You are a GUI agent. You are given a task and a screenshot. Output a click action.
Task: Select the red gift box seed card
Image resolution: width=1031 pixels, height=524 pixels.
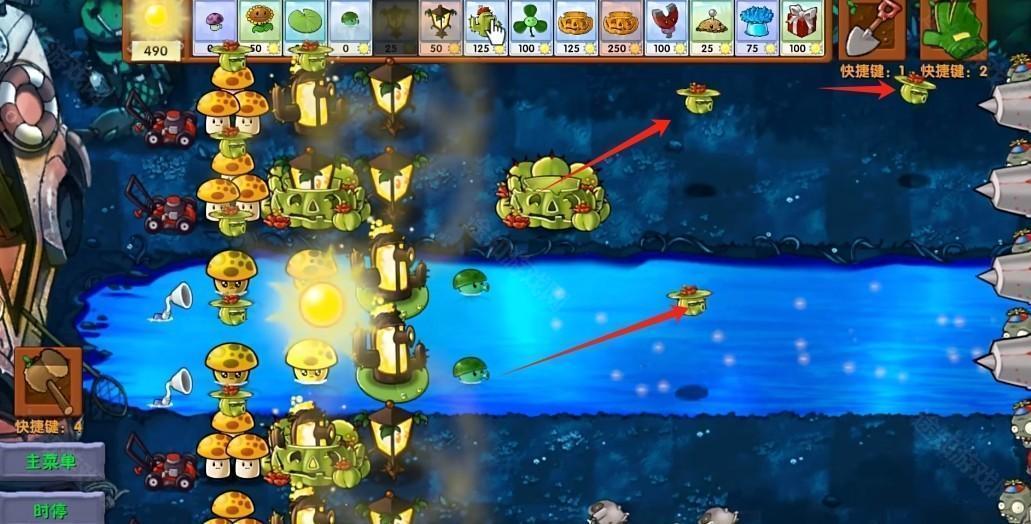tap(801, 27)
